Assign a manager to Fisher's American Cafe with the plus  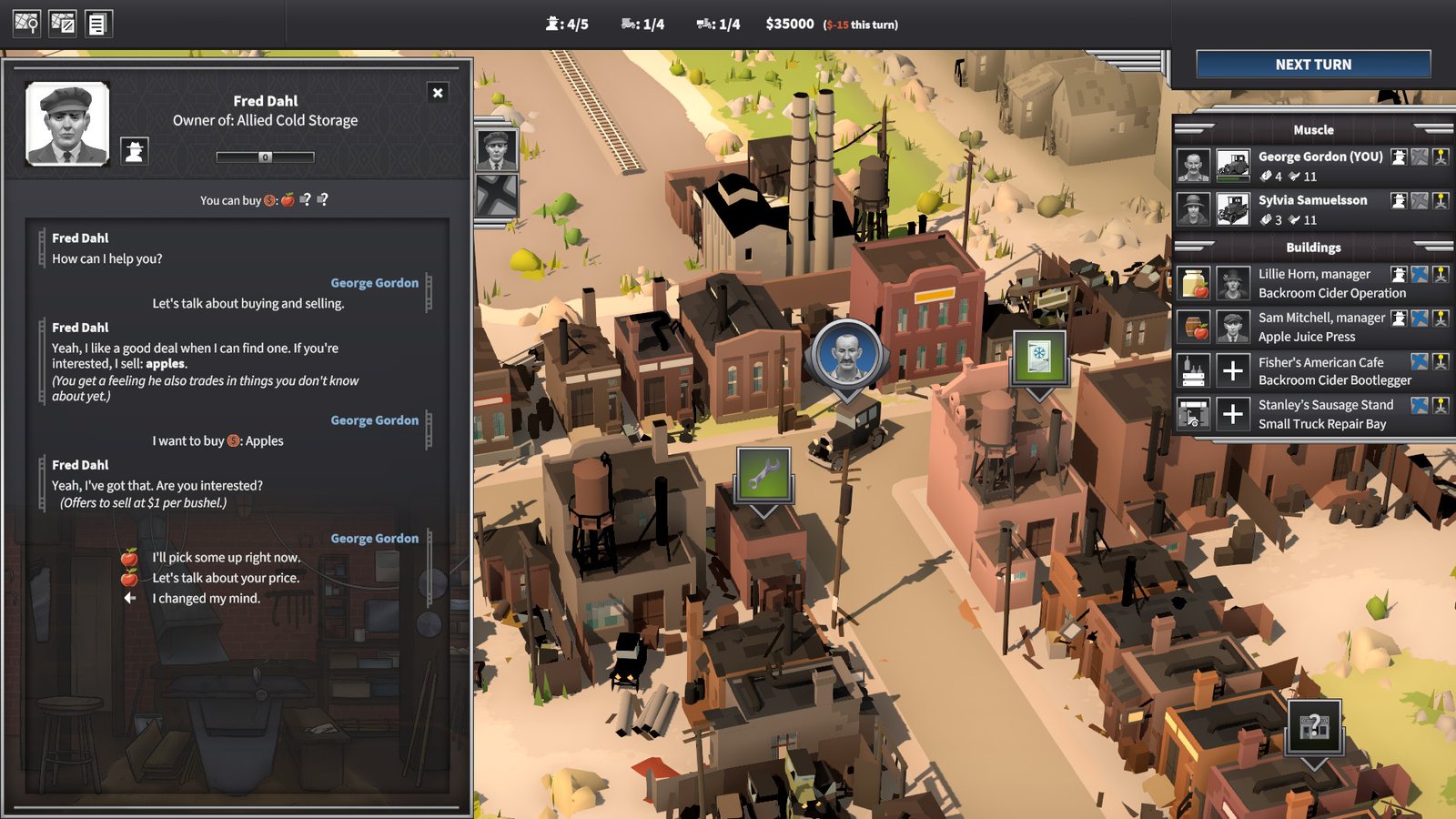(1232, 370)
